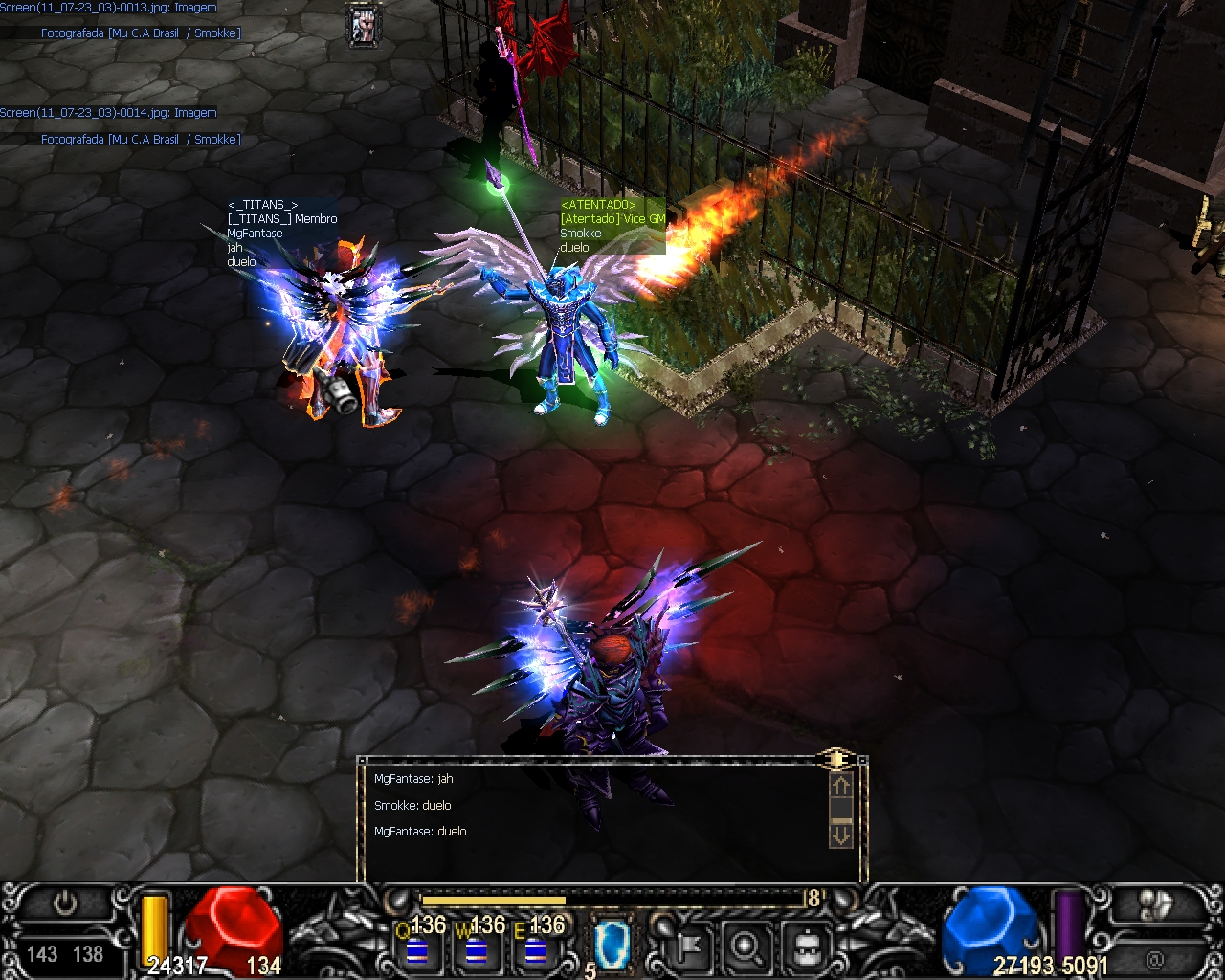Use the E hotkey potion slot
Image resolution: width=1225 pixels, height=980 pixels.
535,949
